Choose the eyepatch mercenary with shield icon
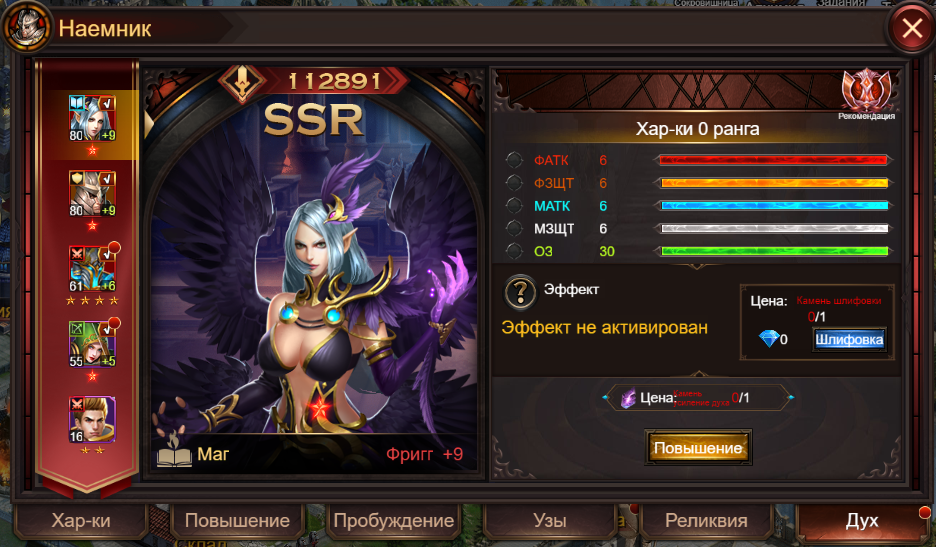The image size is (936, 547). pos(91,194)
